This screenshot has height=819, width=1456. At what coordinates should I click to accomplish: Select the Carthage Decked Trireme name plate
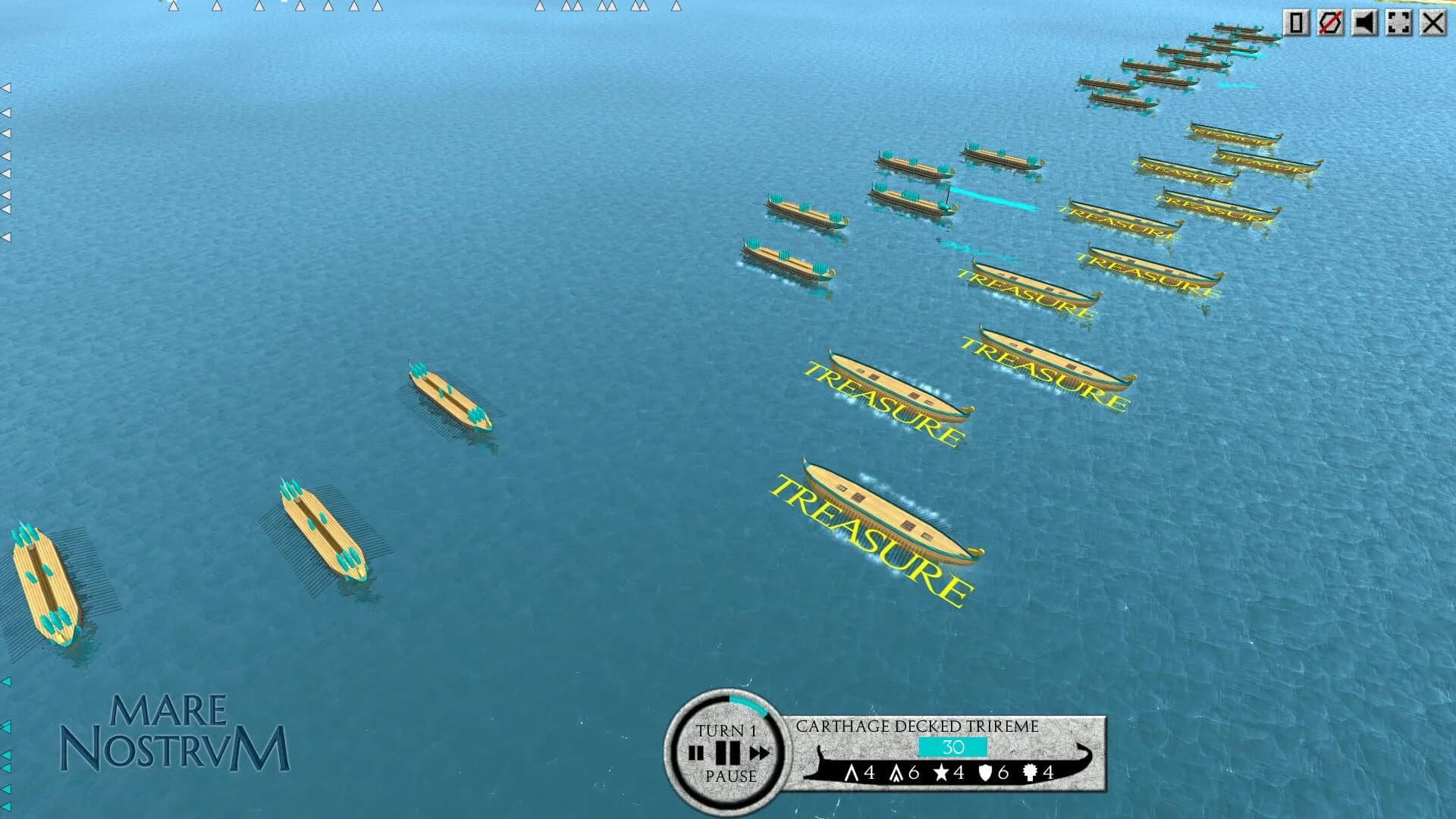coord(916,726)
